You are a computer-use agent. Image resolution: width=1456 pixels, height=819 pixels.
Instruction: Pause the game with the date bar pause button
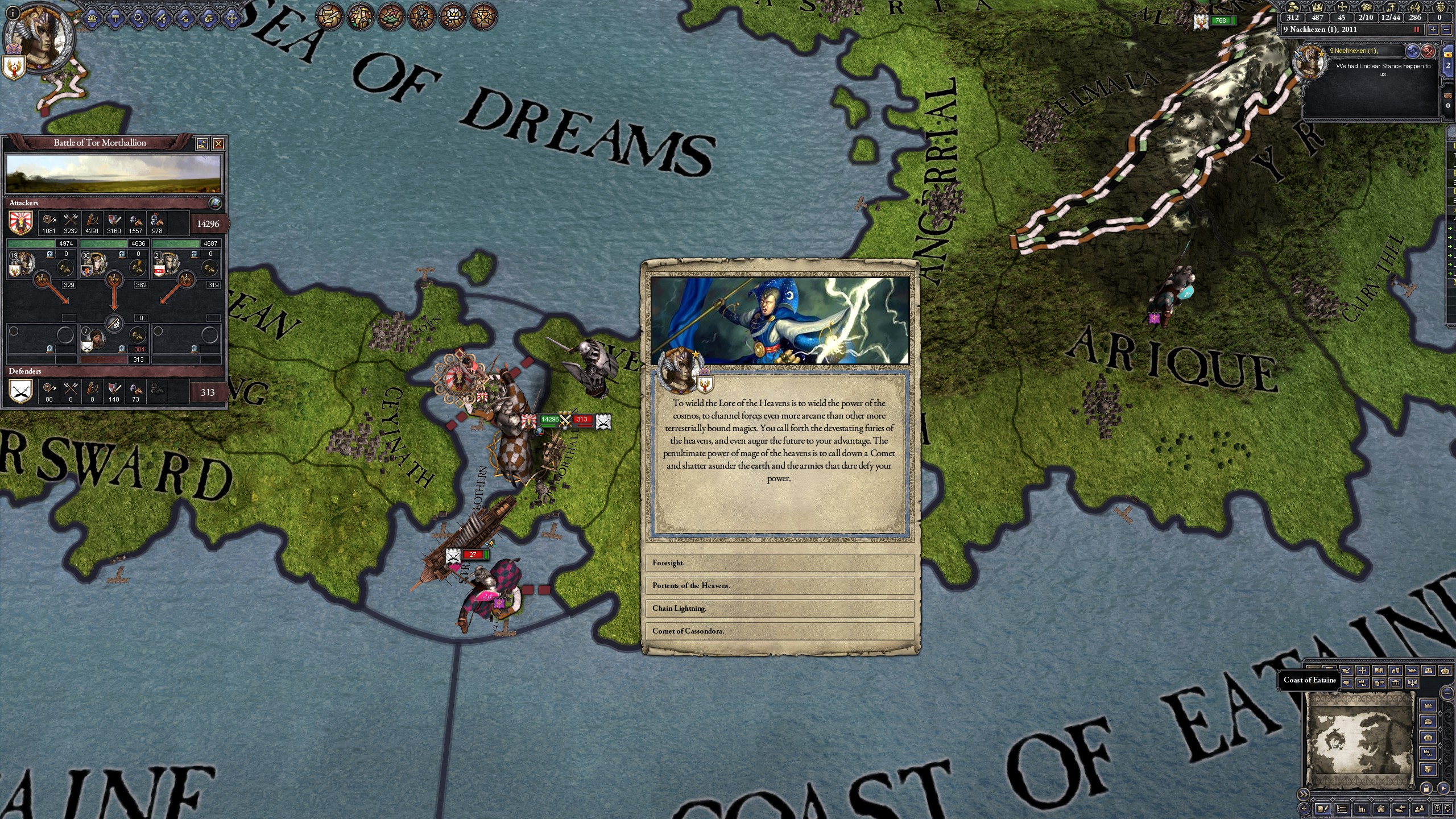click(1417, 30)
